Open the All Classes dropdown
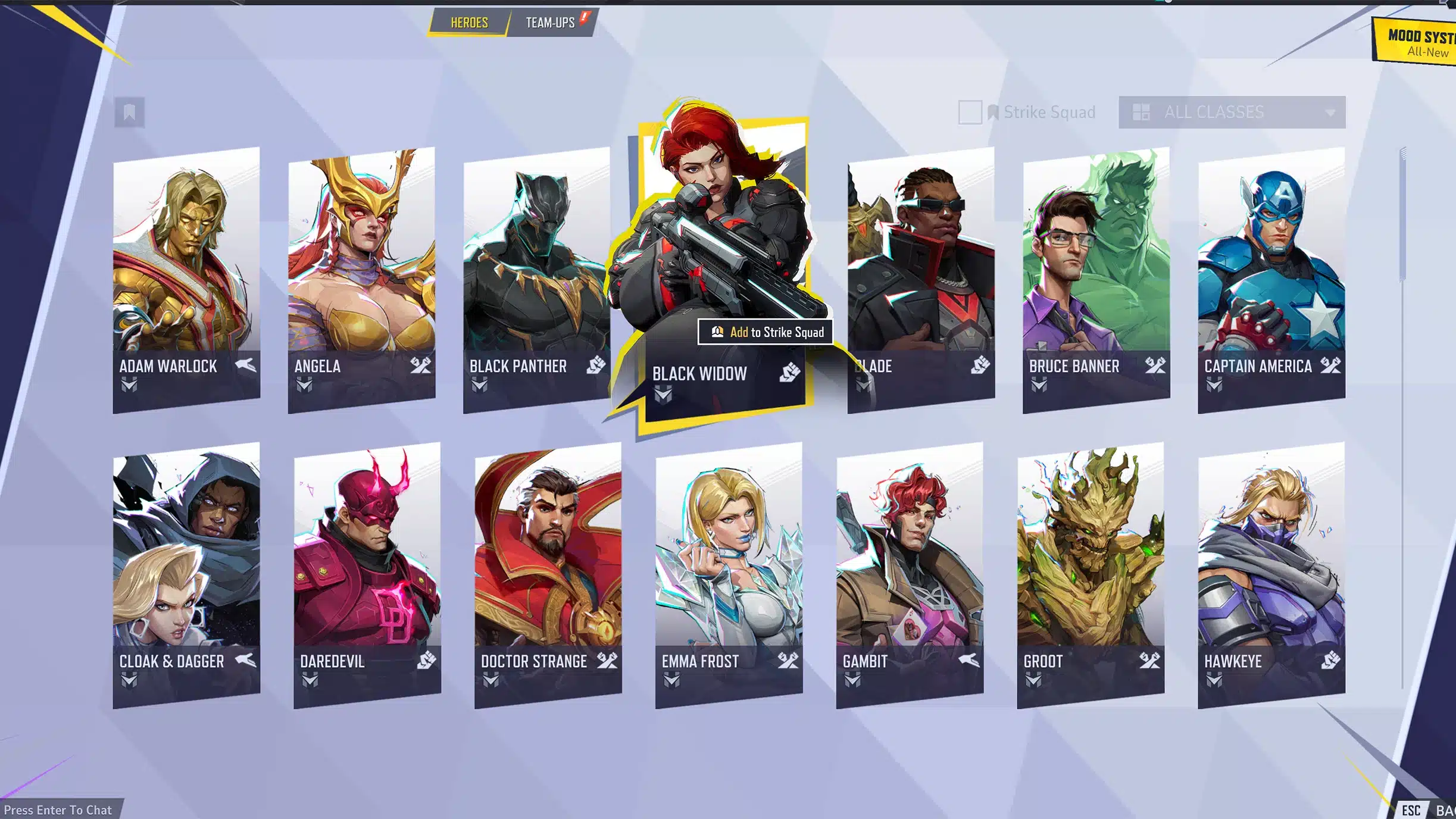Image resolution: width=1456 pixels, height=819 pixels. pos(1232,112)
